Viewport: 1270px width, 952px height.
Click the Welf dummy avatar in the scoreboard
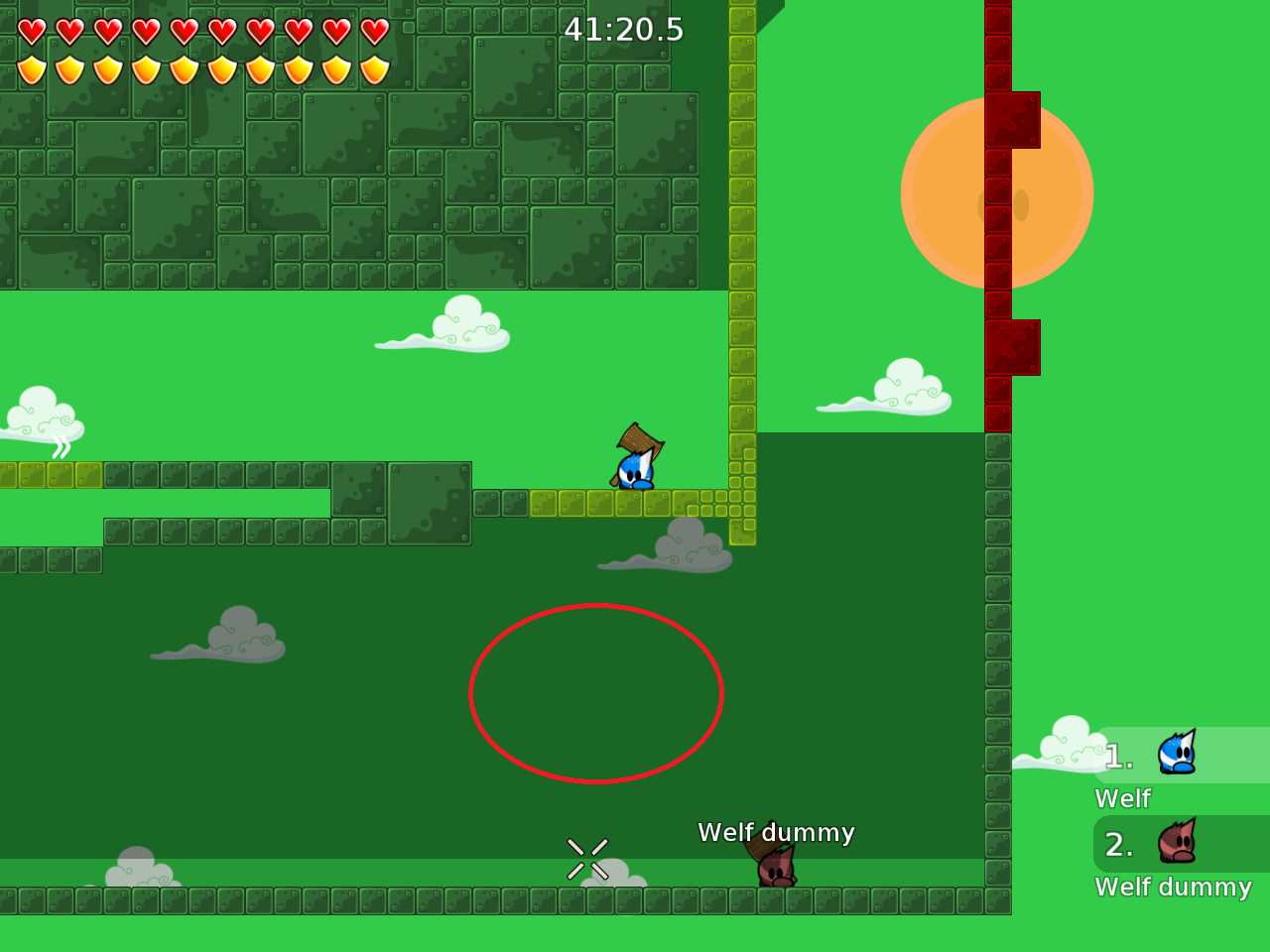click(1176, 843)
